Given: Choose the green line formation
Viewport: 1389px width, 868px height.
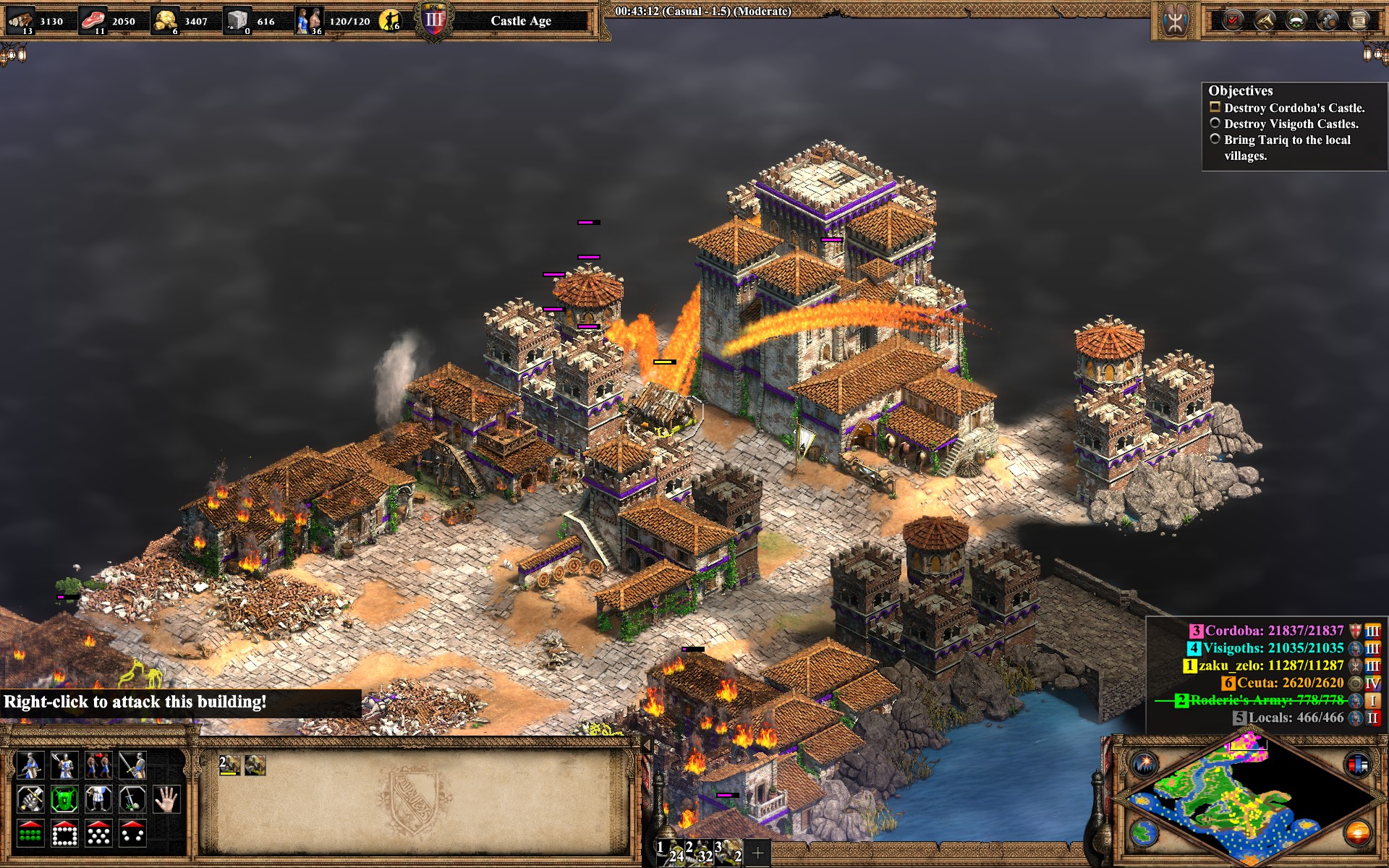Looking at the screenshot, I should [30, 834].
